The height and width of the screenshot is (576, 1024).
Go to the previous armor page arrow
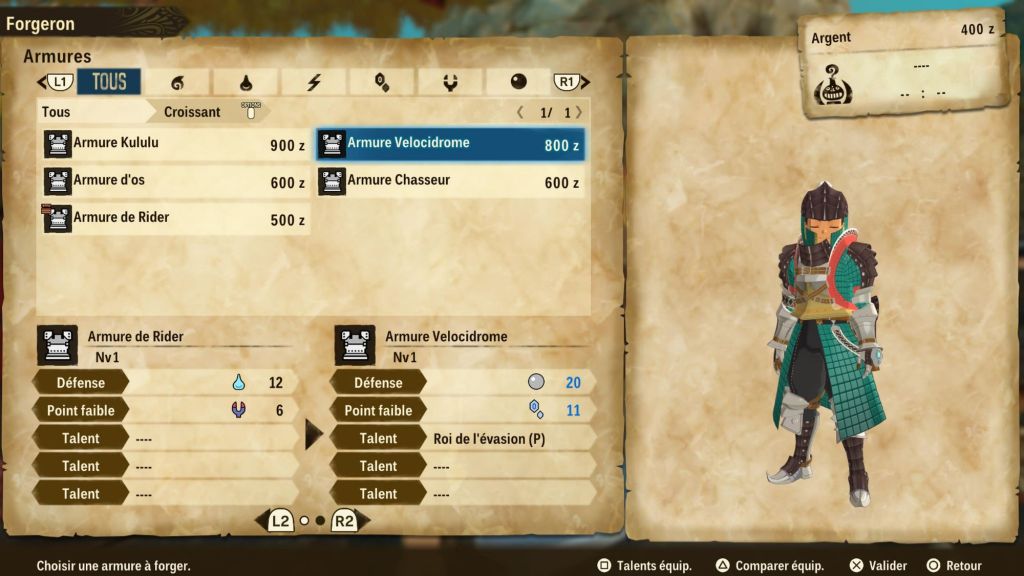pyautogui.click(x=520, y=112)
